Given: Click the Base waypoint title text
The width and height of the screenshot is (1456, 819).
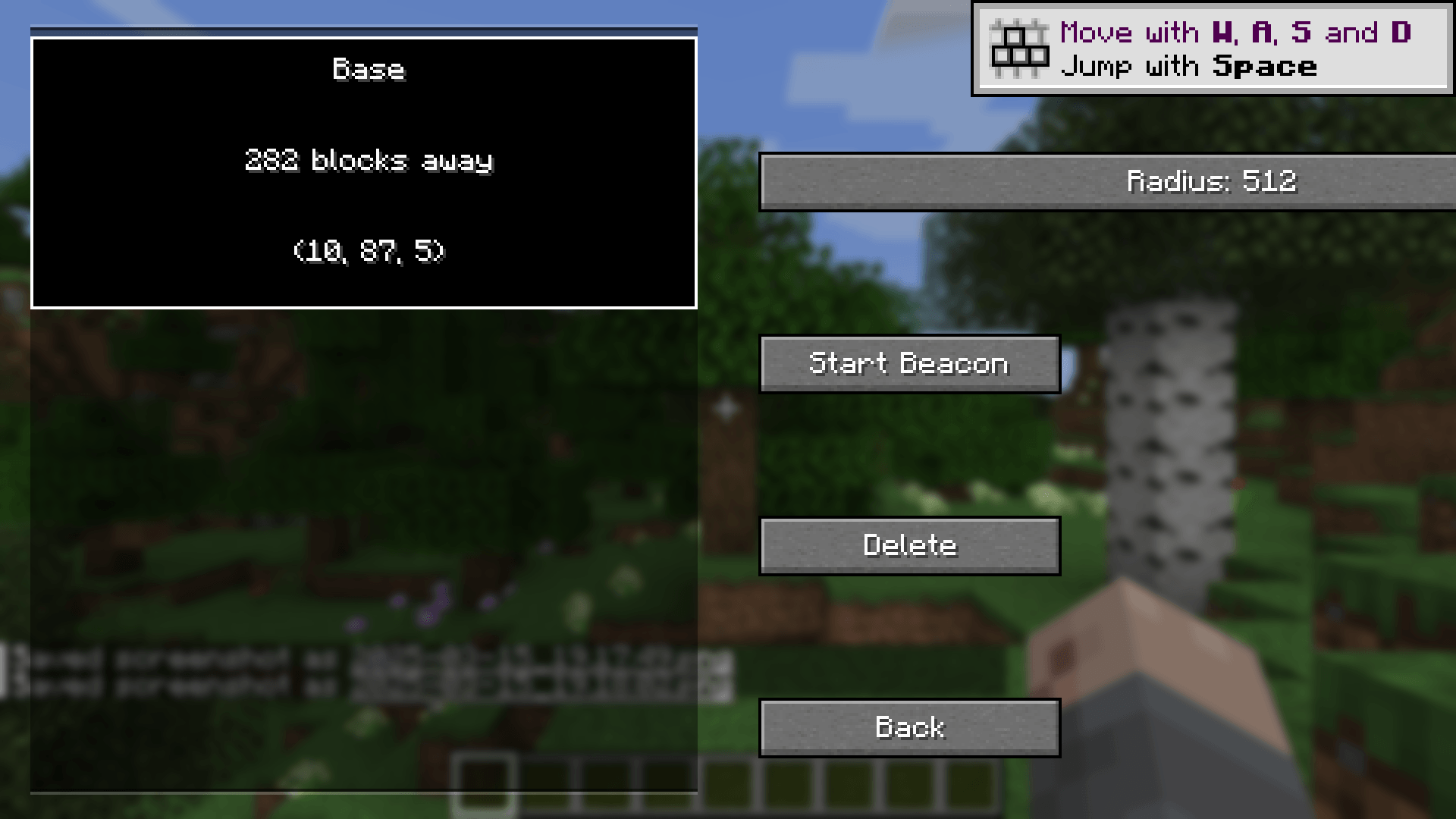Looking at the screenshot, I should click(370, 70).
